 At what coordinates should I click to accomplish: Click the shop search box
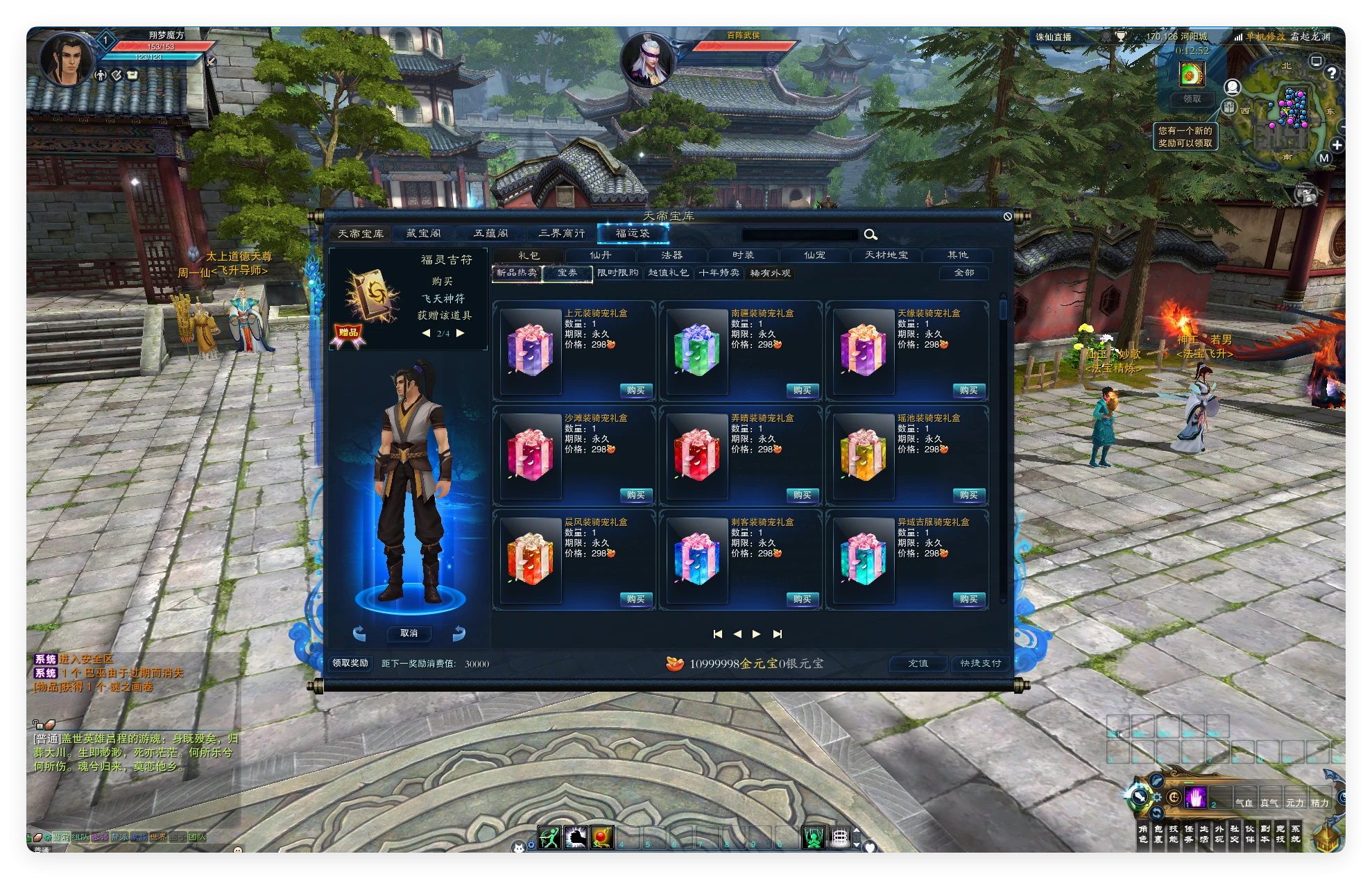point(800,234)
